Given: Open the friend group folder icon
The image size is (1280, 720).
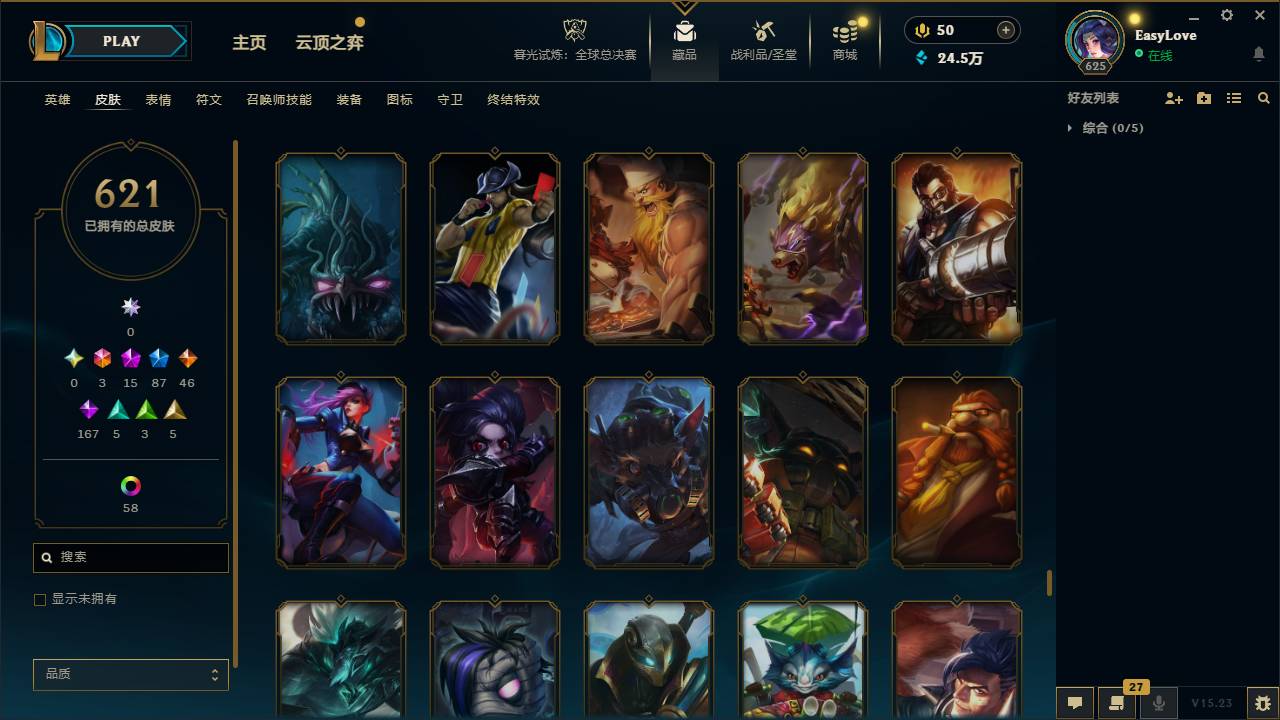Looking at the screenshot, I should [x=1201, y=97].
